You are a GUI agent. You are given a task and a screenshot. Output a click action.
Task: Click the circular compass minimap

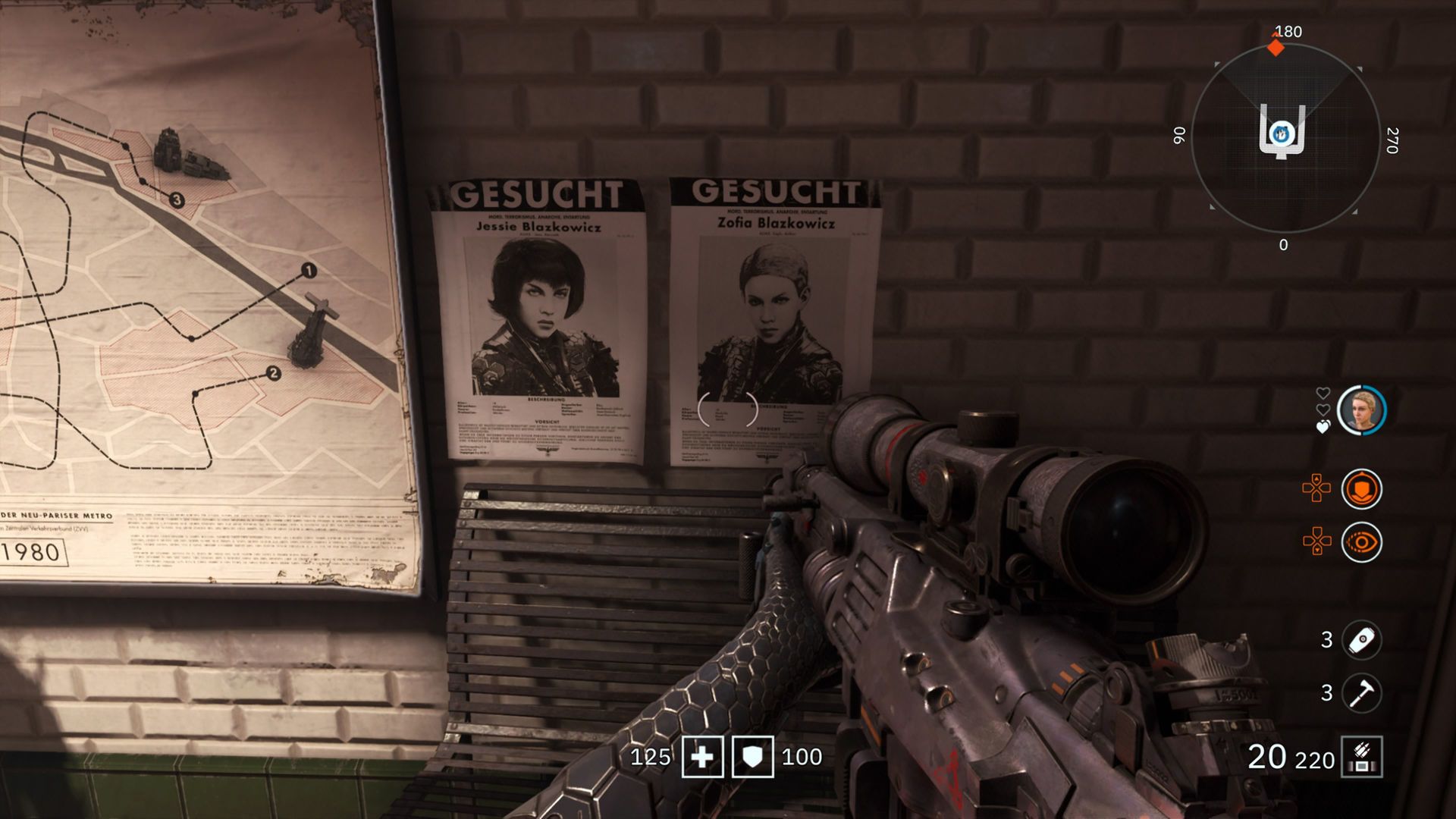pos(1285,137)
